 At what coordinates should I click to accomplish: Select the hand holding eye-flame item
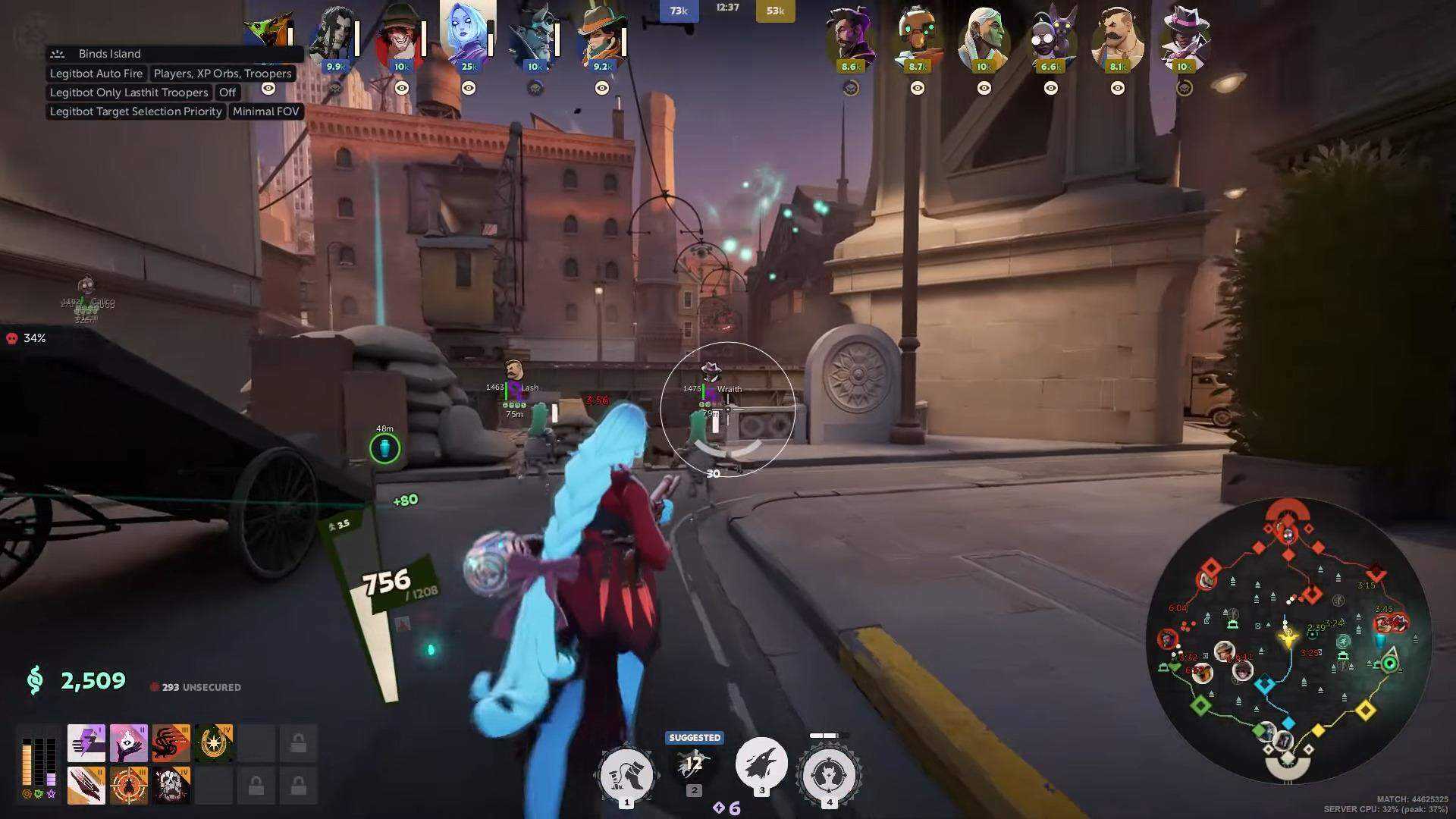click(x=129, y=742)
